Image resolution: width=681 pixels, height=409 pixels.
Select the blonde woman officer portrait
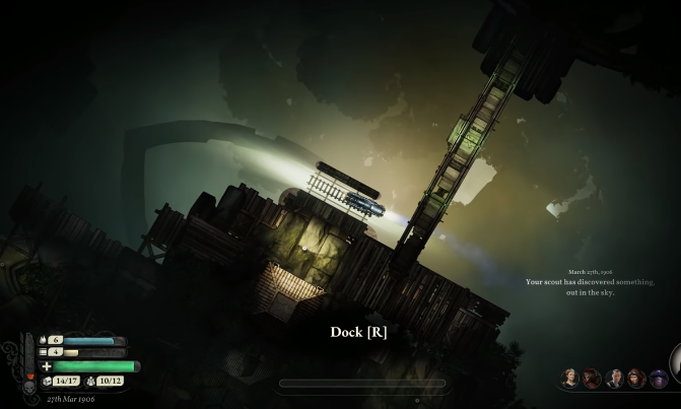pyautogui.click(x=570, y=378)
